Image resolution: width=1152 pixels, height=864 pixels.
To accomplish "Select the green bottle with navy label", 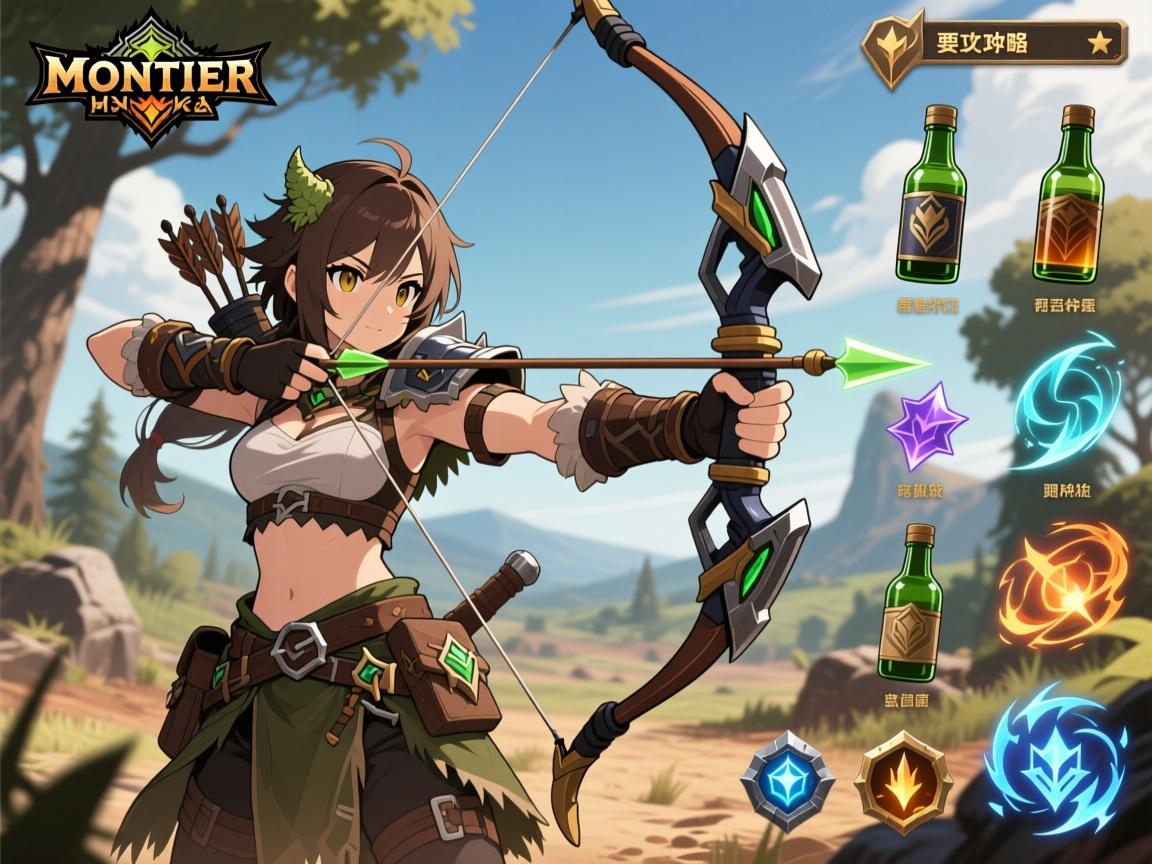I will 931,195.
